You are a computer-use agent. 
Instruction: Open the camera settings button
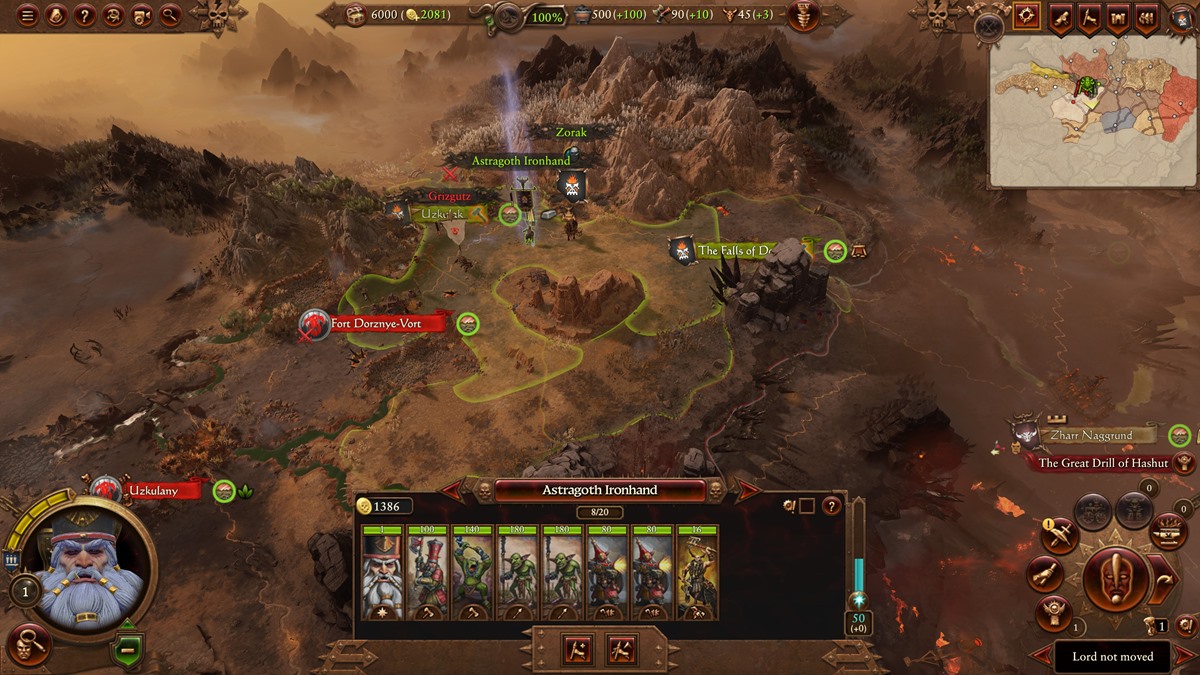pos(142,15)
